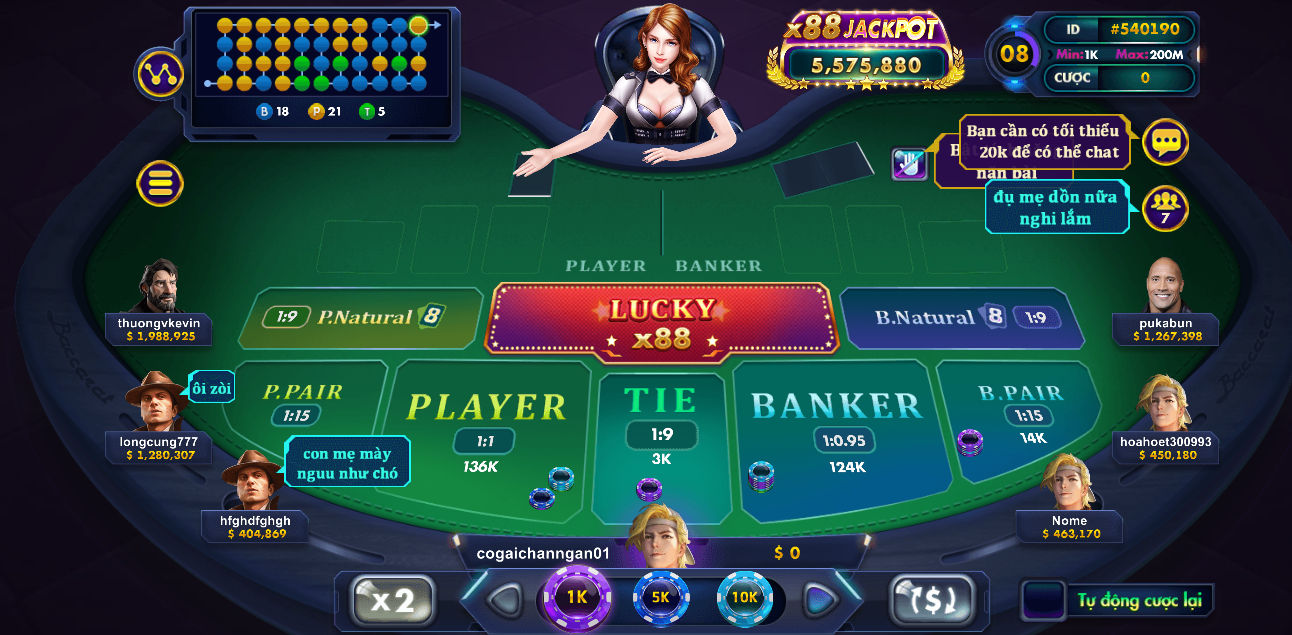Click the rebet dollar button
The width and height of the screenshot is (1292, 635).
[x=932, y=600]
